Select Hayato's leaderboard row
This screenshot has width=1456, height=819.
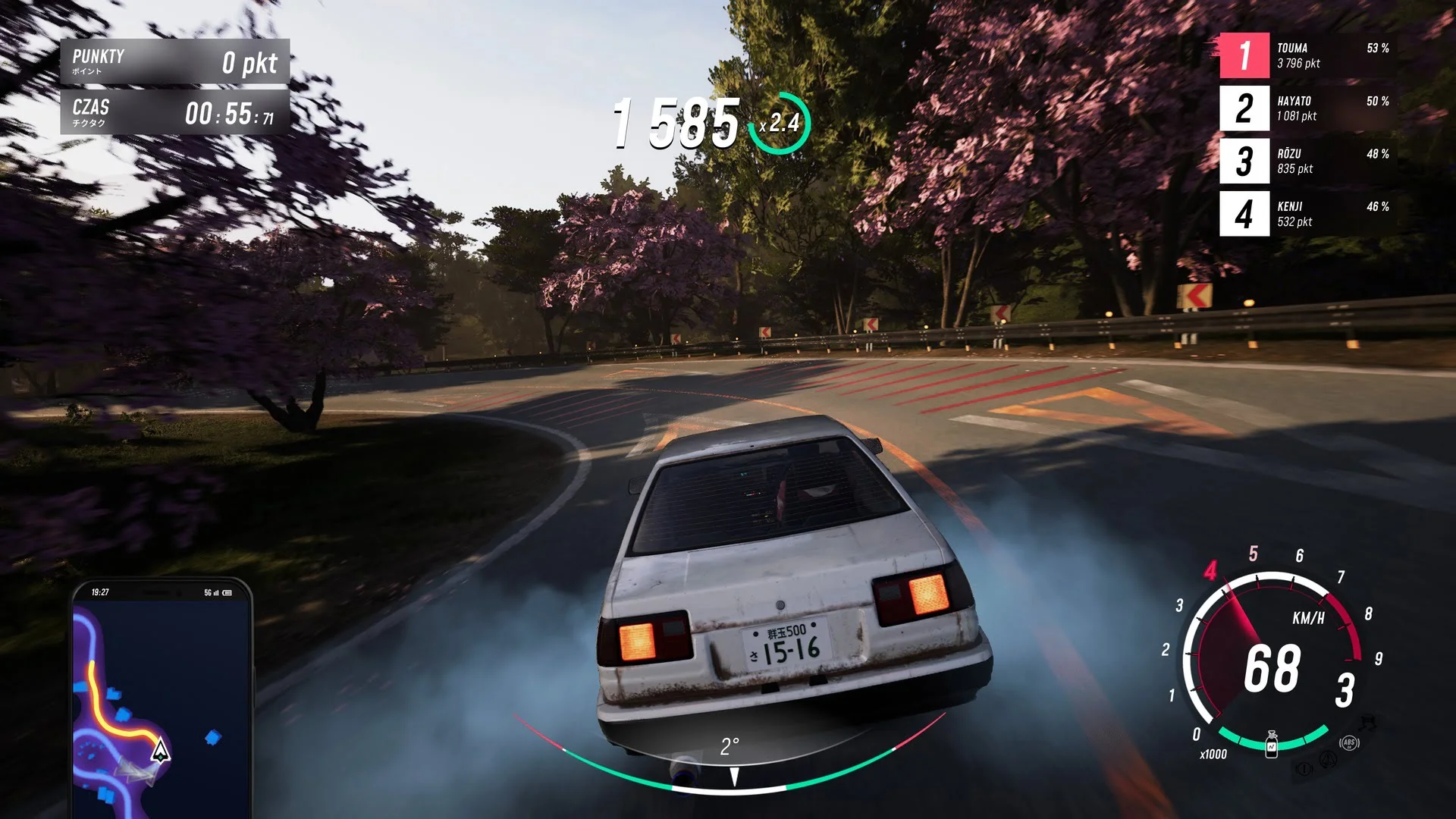click(x=1308, y=108)
